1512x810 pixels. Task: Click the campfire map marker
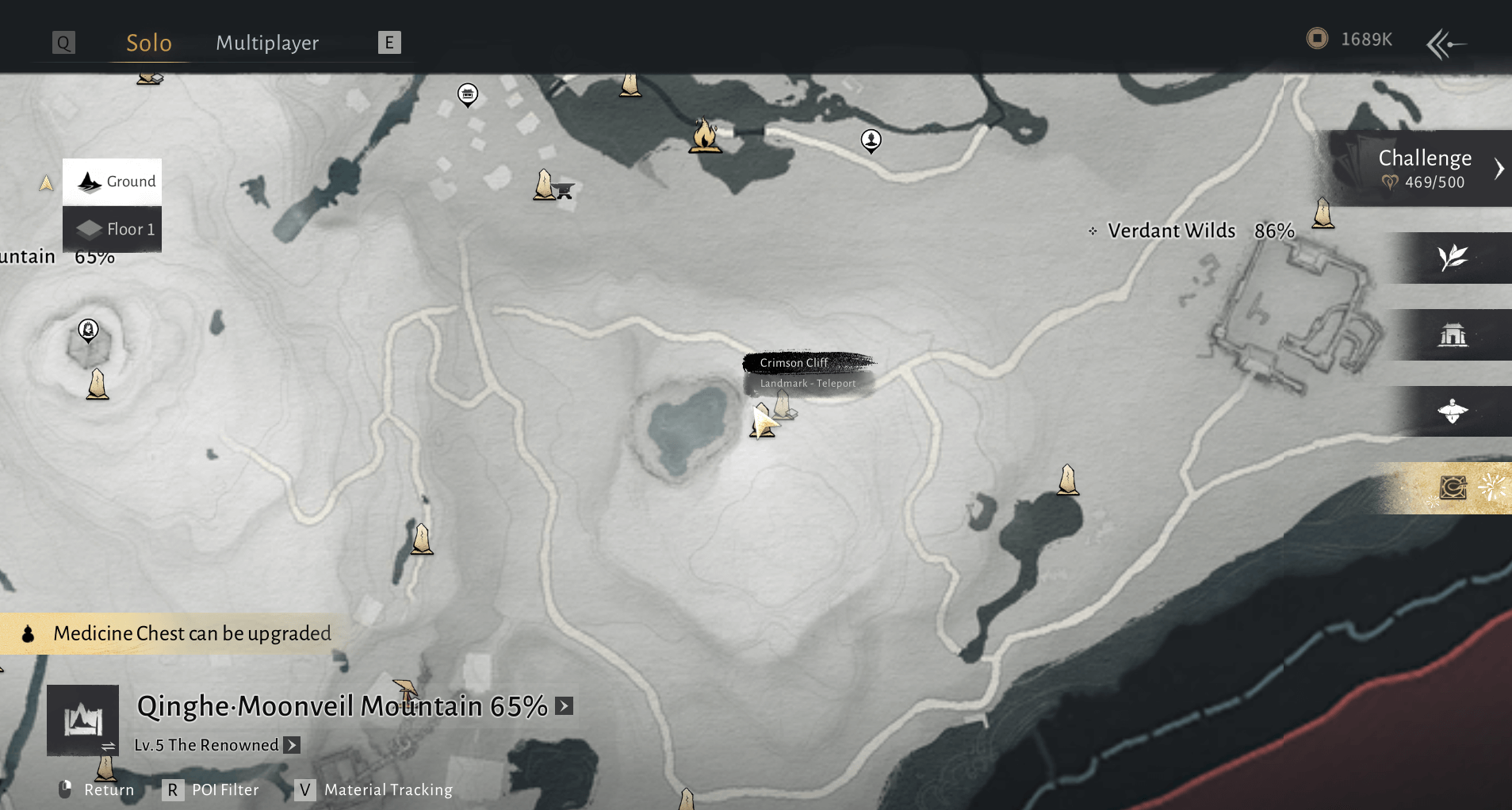click(704, 136)
